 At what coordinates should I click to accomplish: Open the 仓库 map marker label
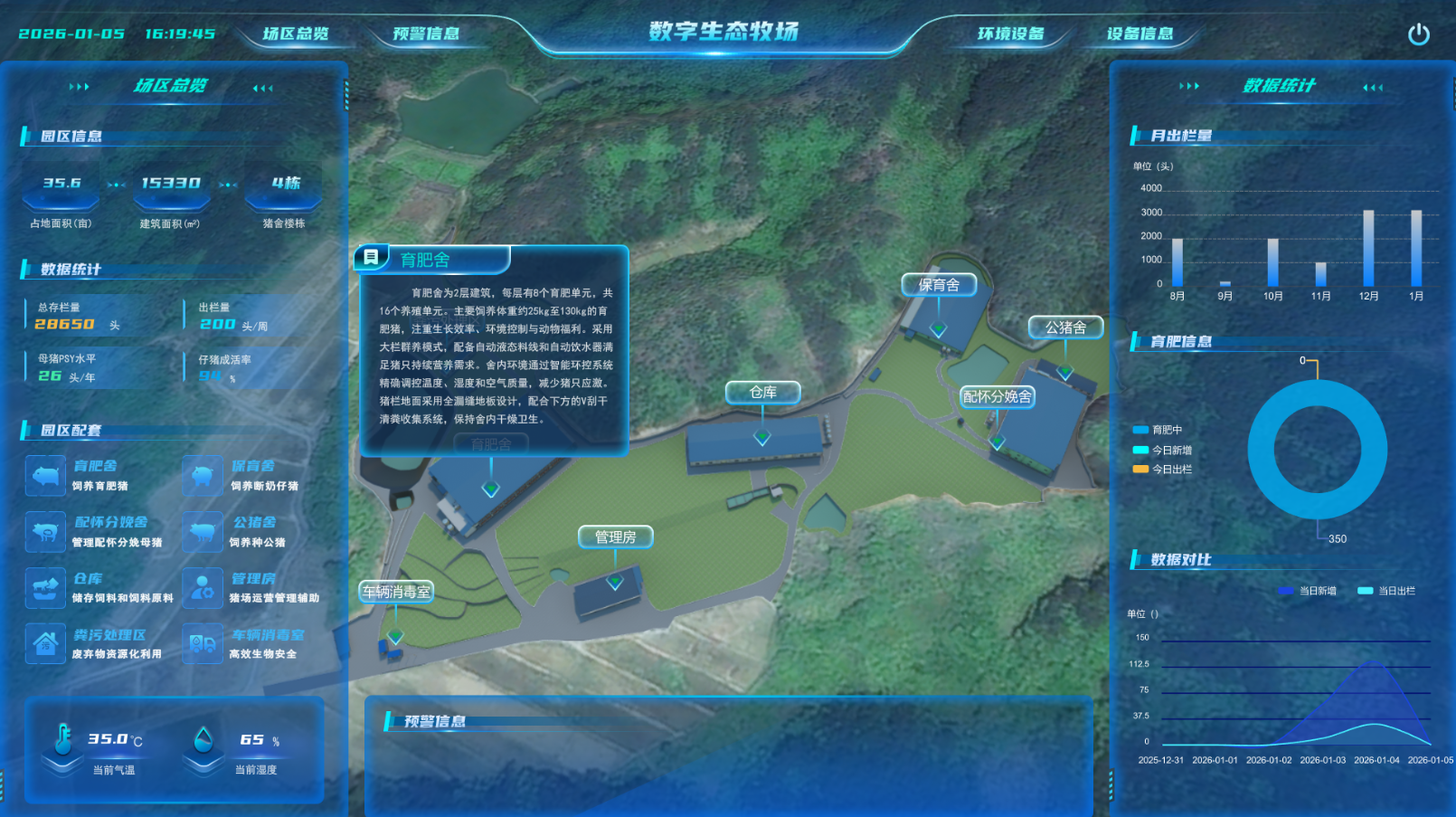click(x=762, y=392)
